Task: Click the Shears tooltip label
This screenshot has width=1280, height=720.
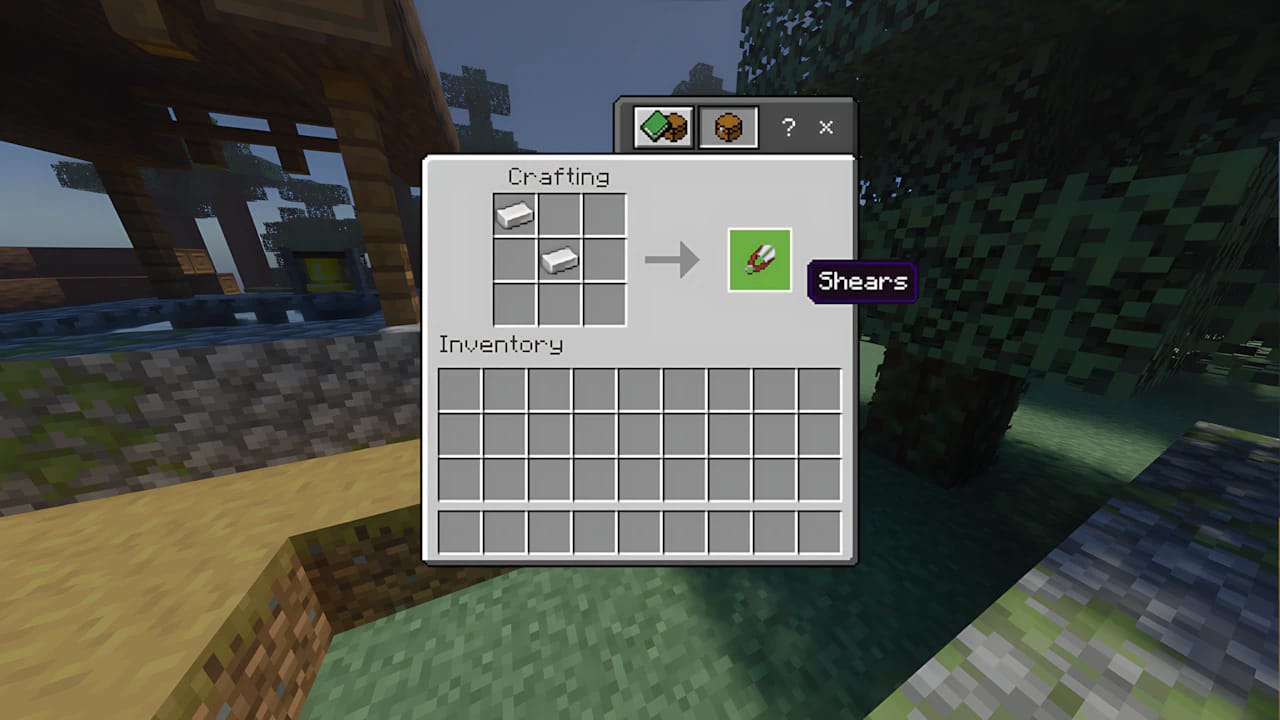Action: 861,282
